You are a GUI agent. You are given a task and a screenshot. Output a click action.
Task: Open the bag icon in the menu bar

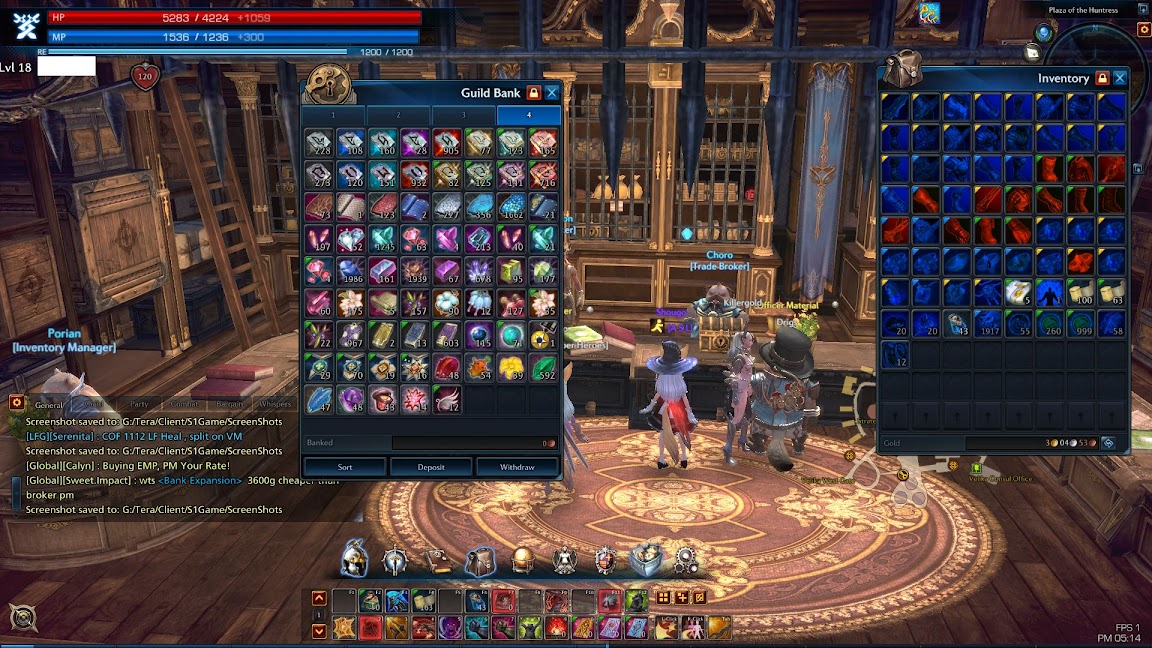pyautogui.click(x=479, y=561)
